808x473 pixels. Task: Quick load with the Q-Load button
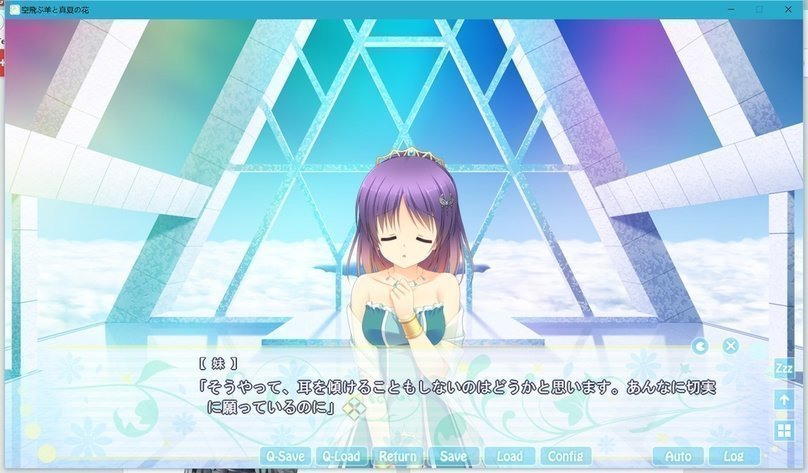pos(341,456)
